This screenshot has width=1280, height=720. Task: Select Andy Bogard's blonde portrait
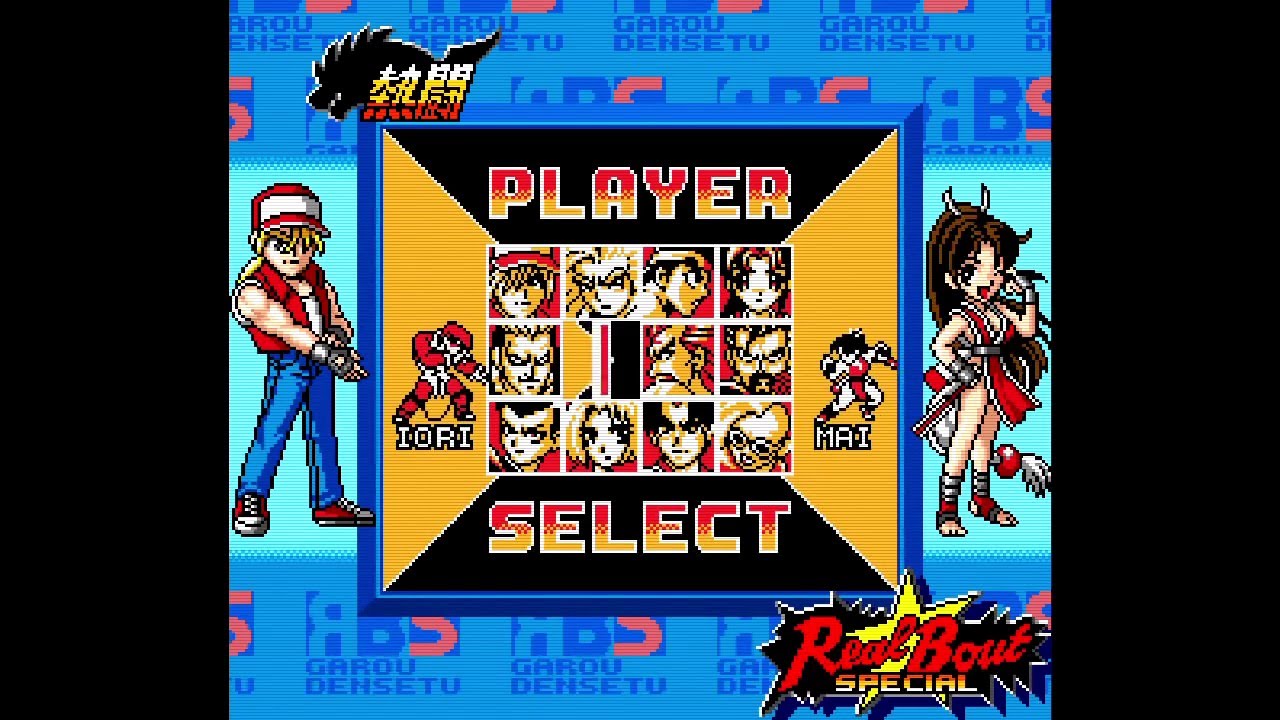point(598,285)
